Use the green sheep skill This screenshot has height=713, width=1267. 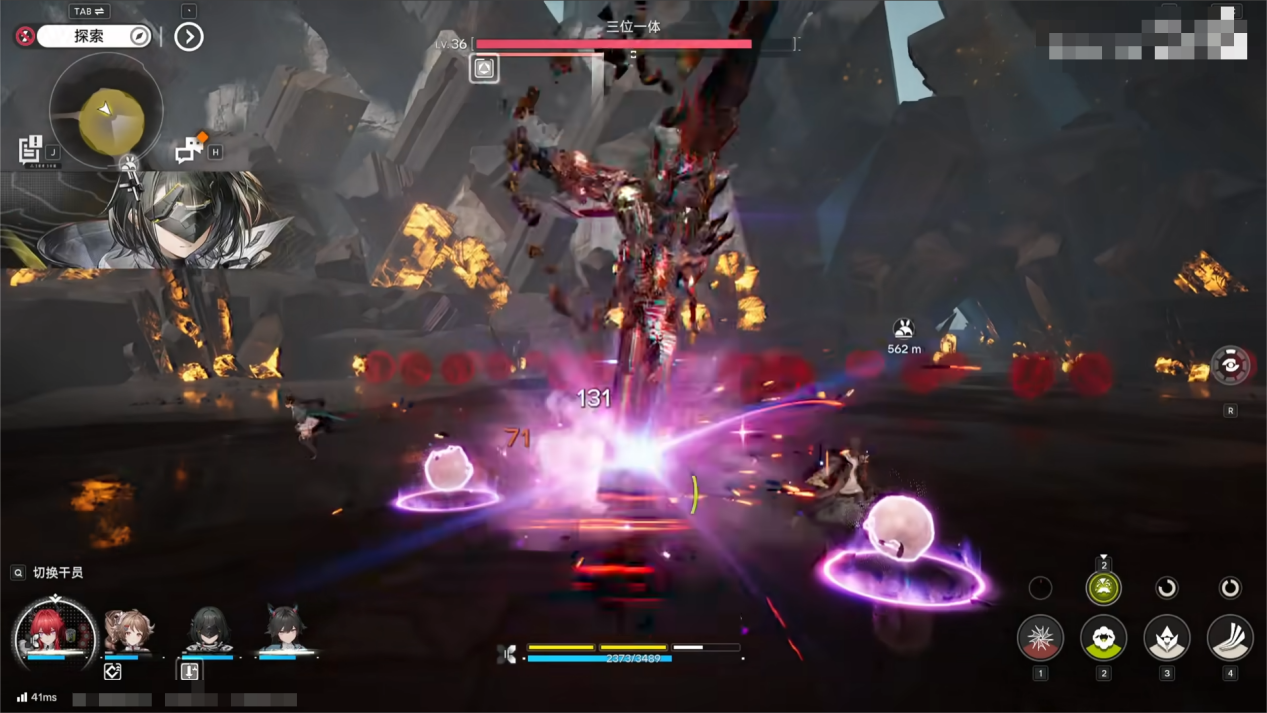[1103, 638]
